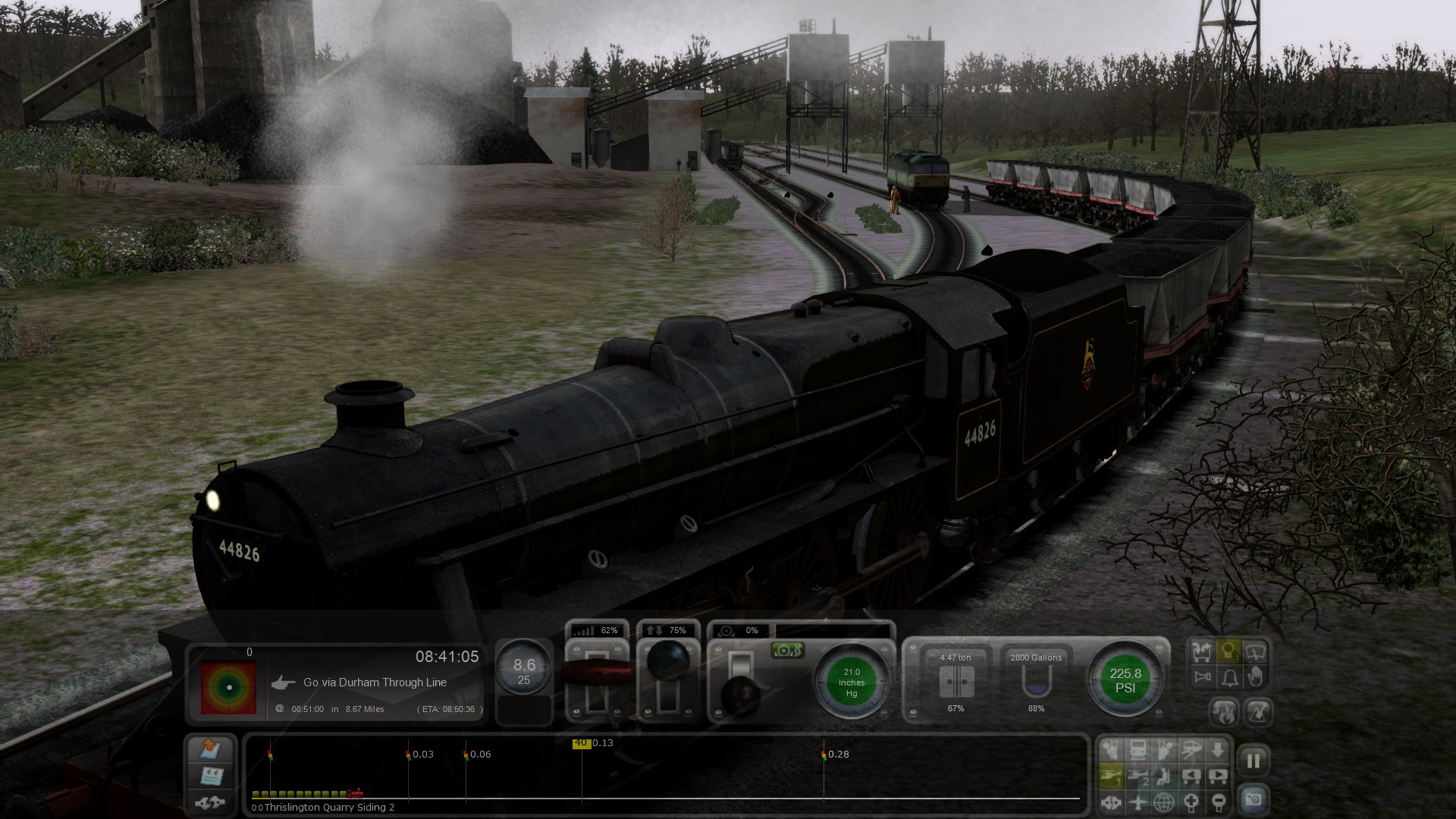The width and height of the screenshot is (1456, 819).
Task: Switch to the free camera airplane icon
Action: [x=1137, y=802]
